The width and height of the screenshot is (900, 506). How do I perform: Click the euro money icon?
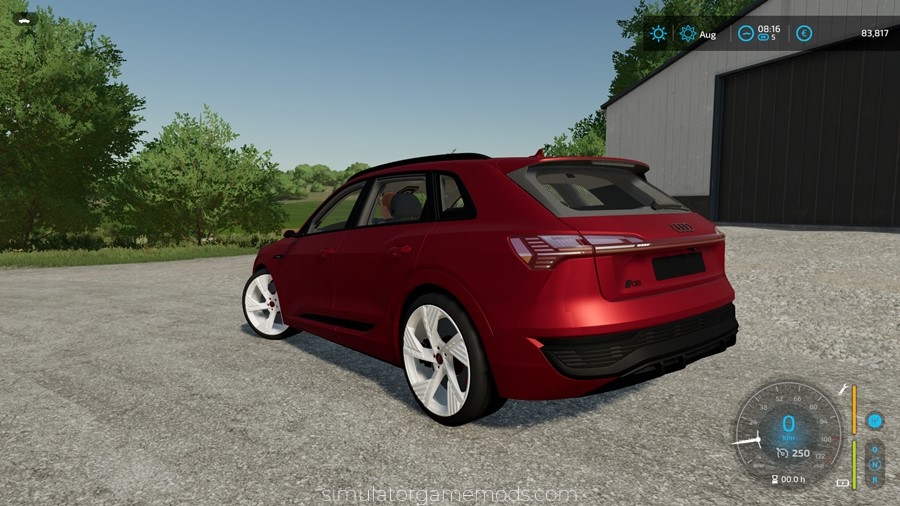(x=804, y=33)
